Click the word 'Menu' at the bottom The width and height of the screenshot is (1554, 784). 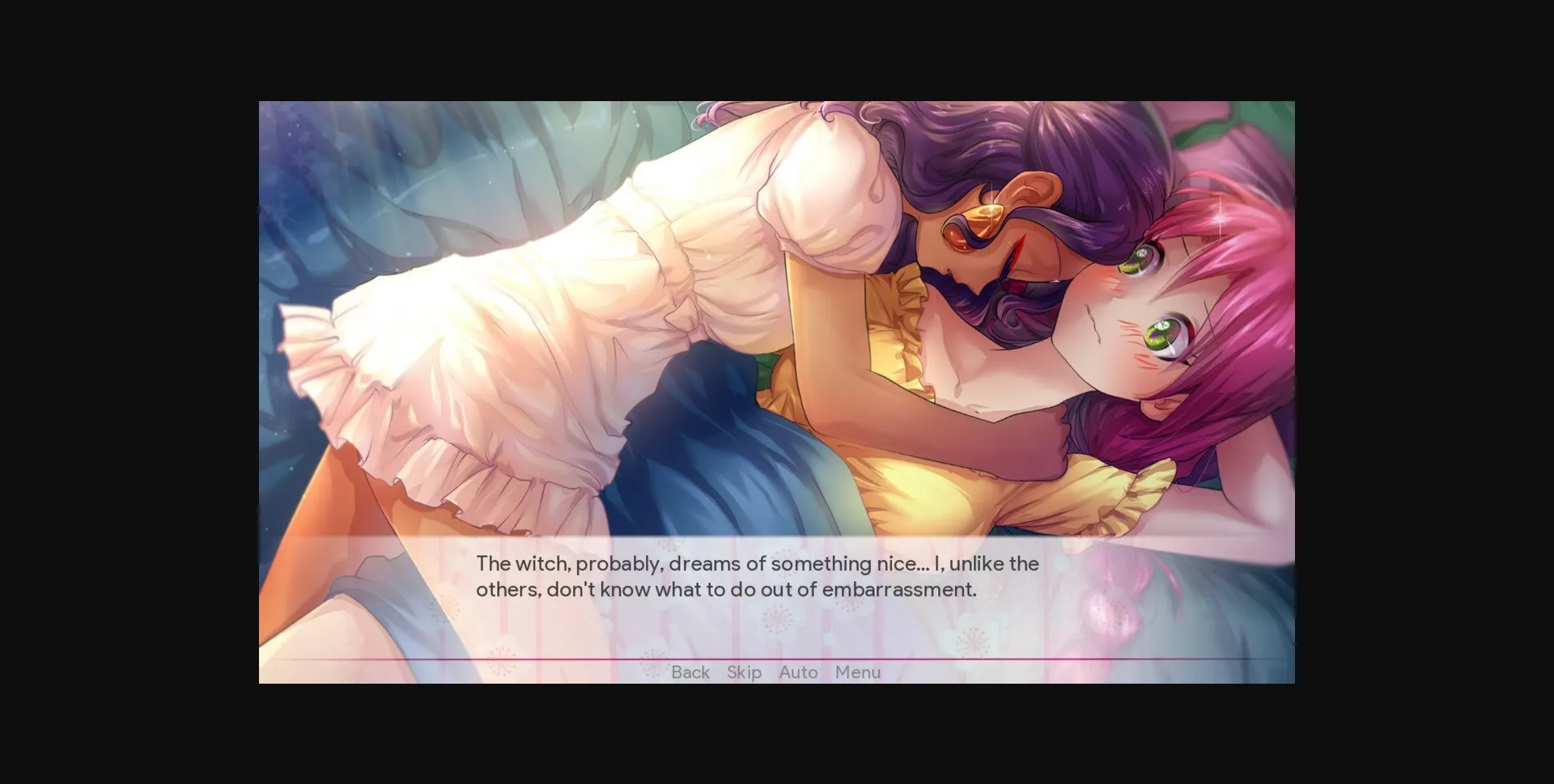858,672
